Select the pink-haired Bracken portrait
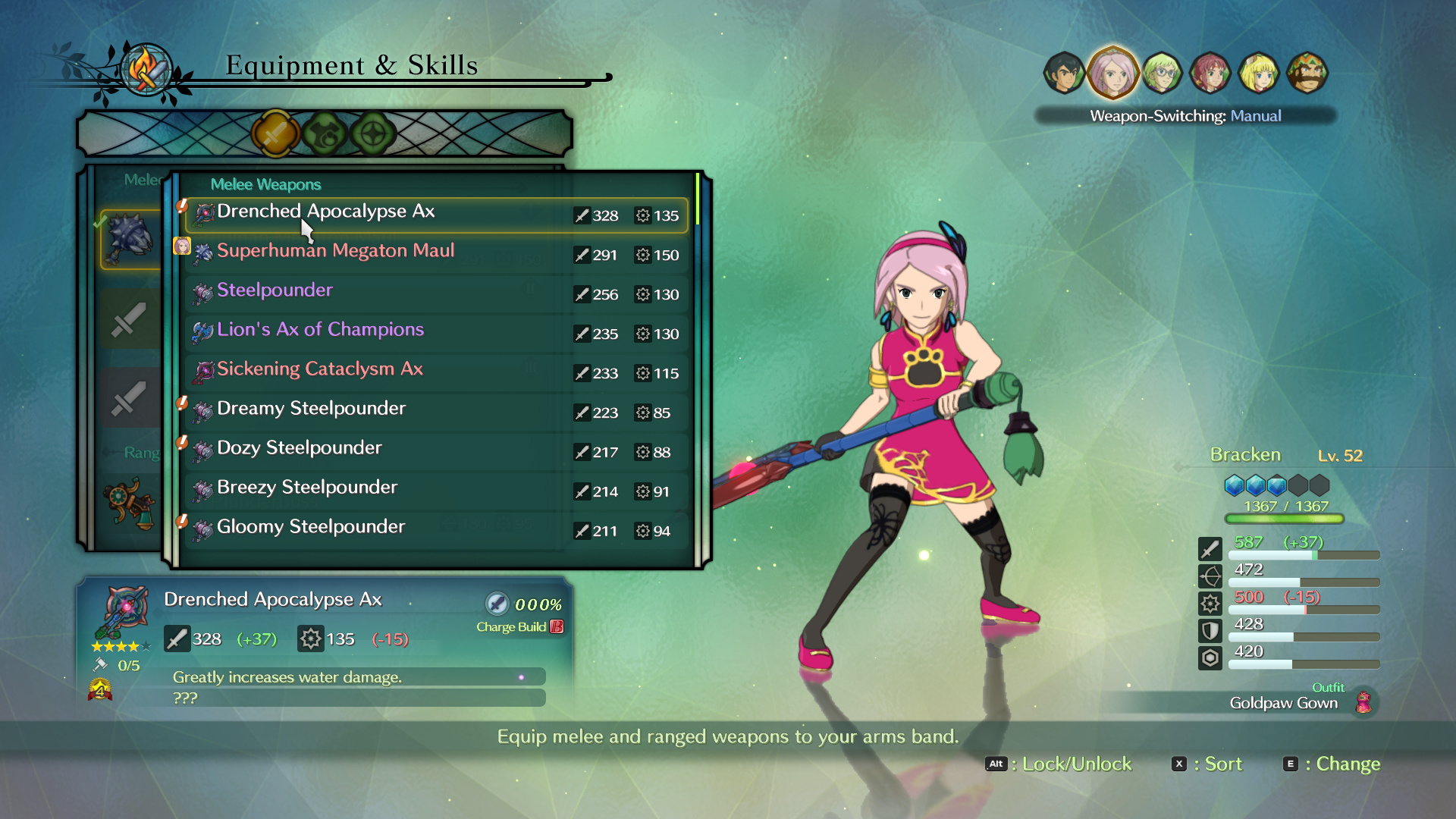Image resolution: width=1456 pixels, height=819 pixels. (x=1112, y=74)
